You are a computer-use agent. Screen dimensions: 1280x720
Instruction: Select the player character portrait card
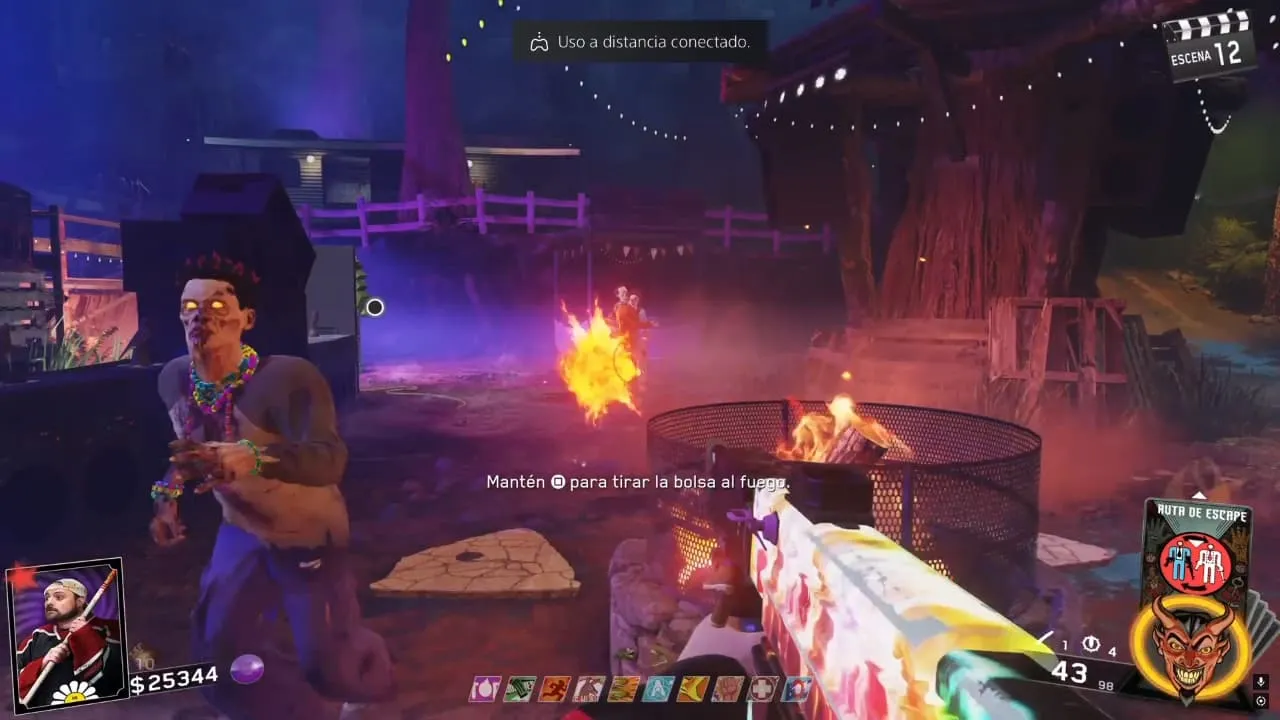coord(65,632)
